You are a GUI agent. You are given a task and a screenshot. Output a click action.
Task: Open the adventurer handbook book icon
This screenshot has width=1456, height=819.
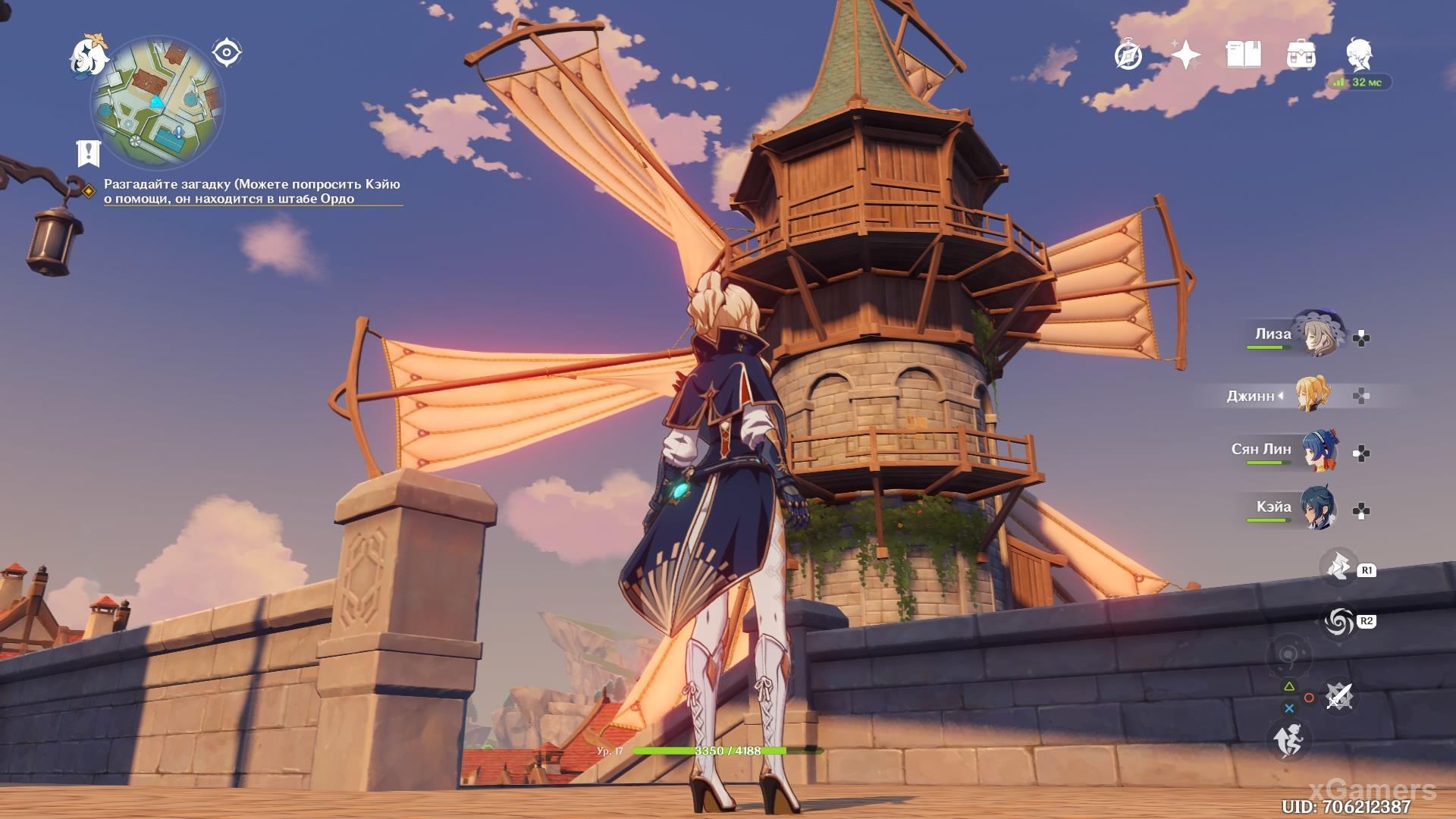pyautogui.click(x=1243, y=55)
